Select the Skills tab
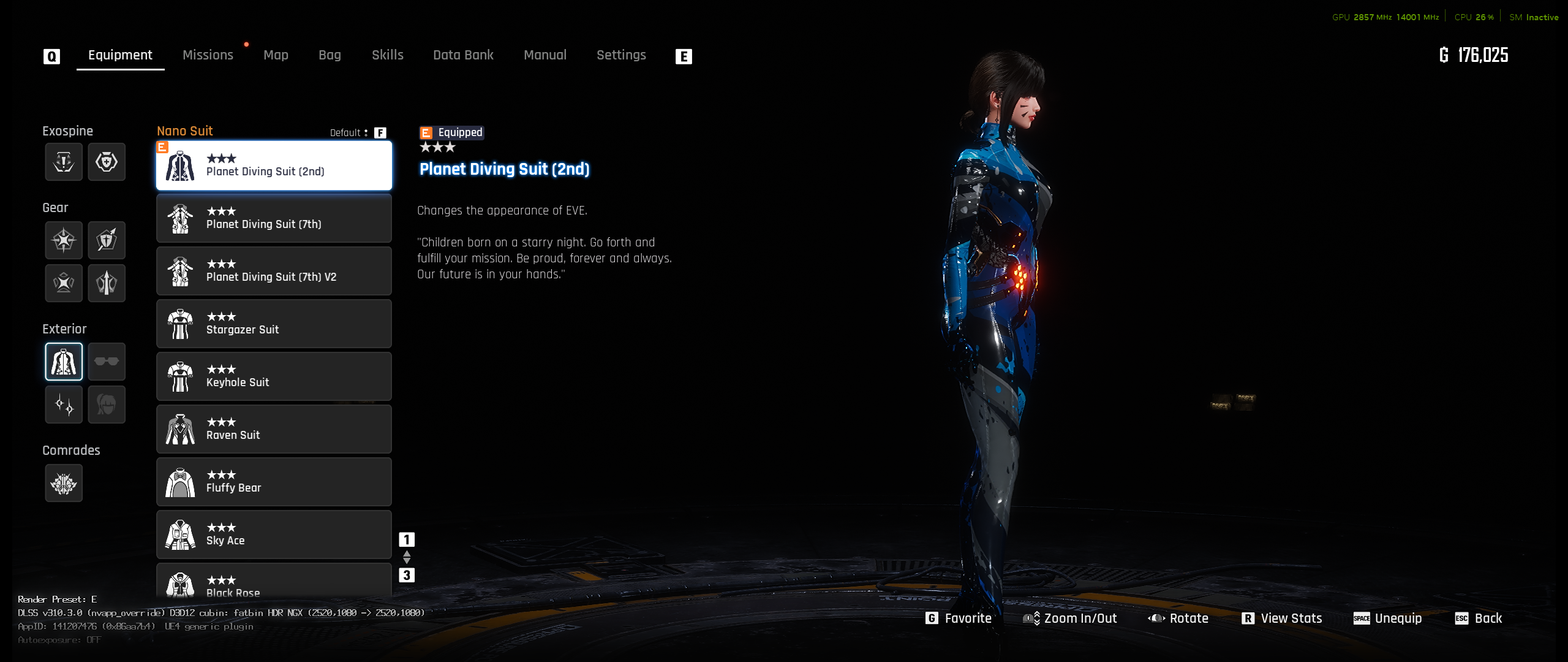 (388, 55)
